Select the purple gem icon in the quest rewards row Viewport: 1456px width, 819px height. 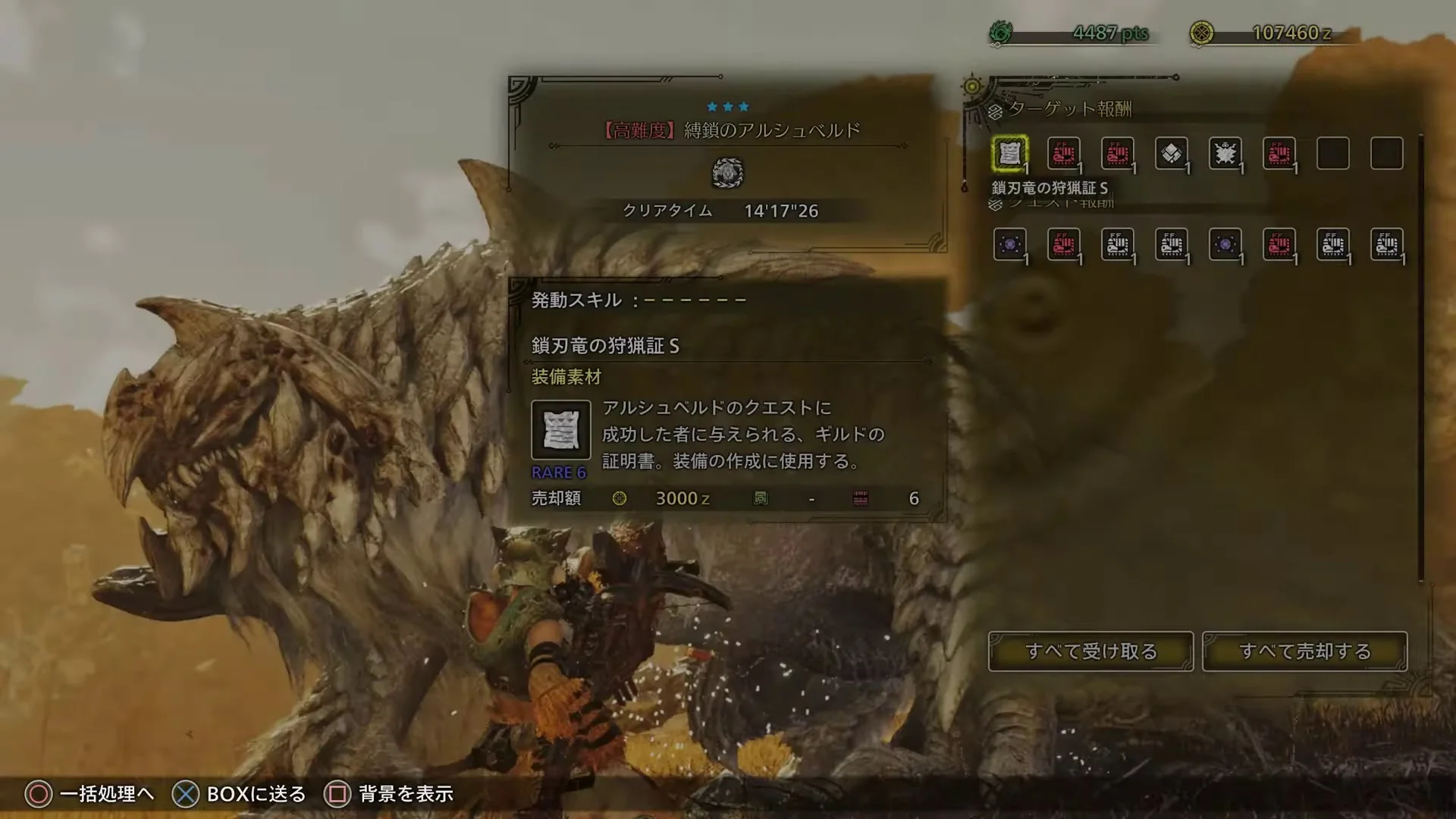pyautogui.click(x=1011, y=244)
